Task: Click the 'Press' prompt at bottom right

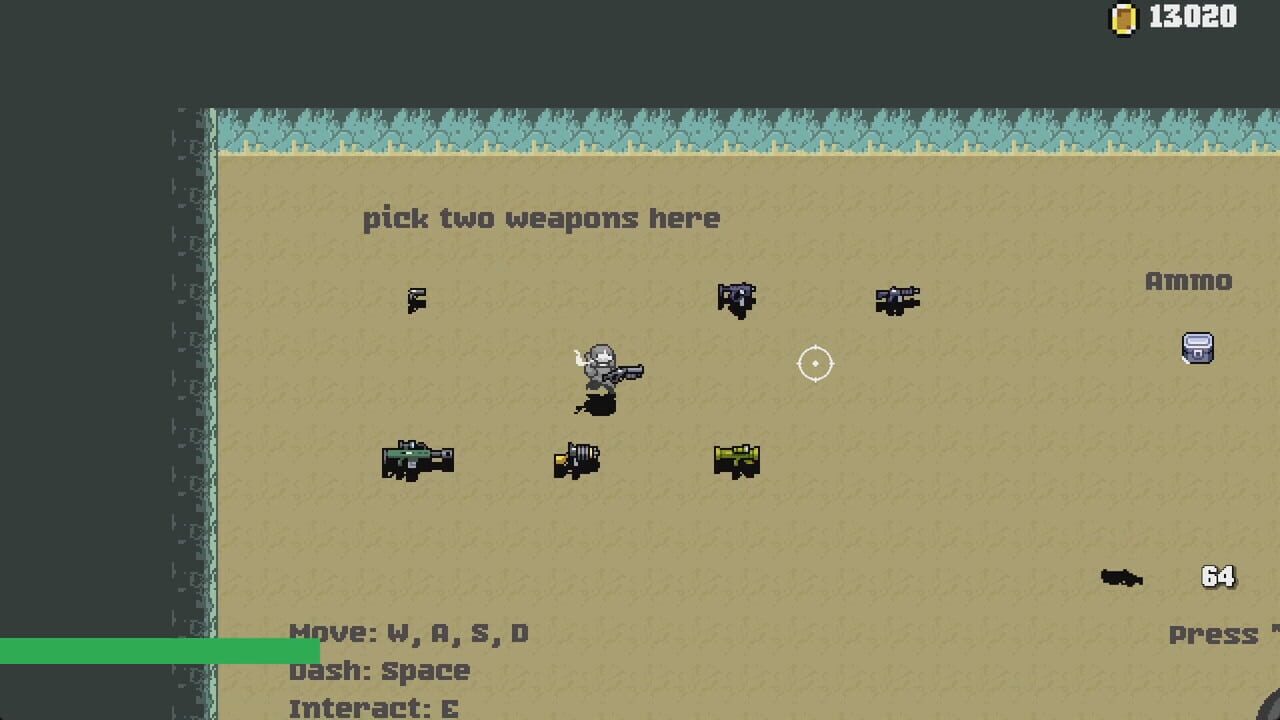Action: [x=1215, y=634]
